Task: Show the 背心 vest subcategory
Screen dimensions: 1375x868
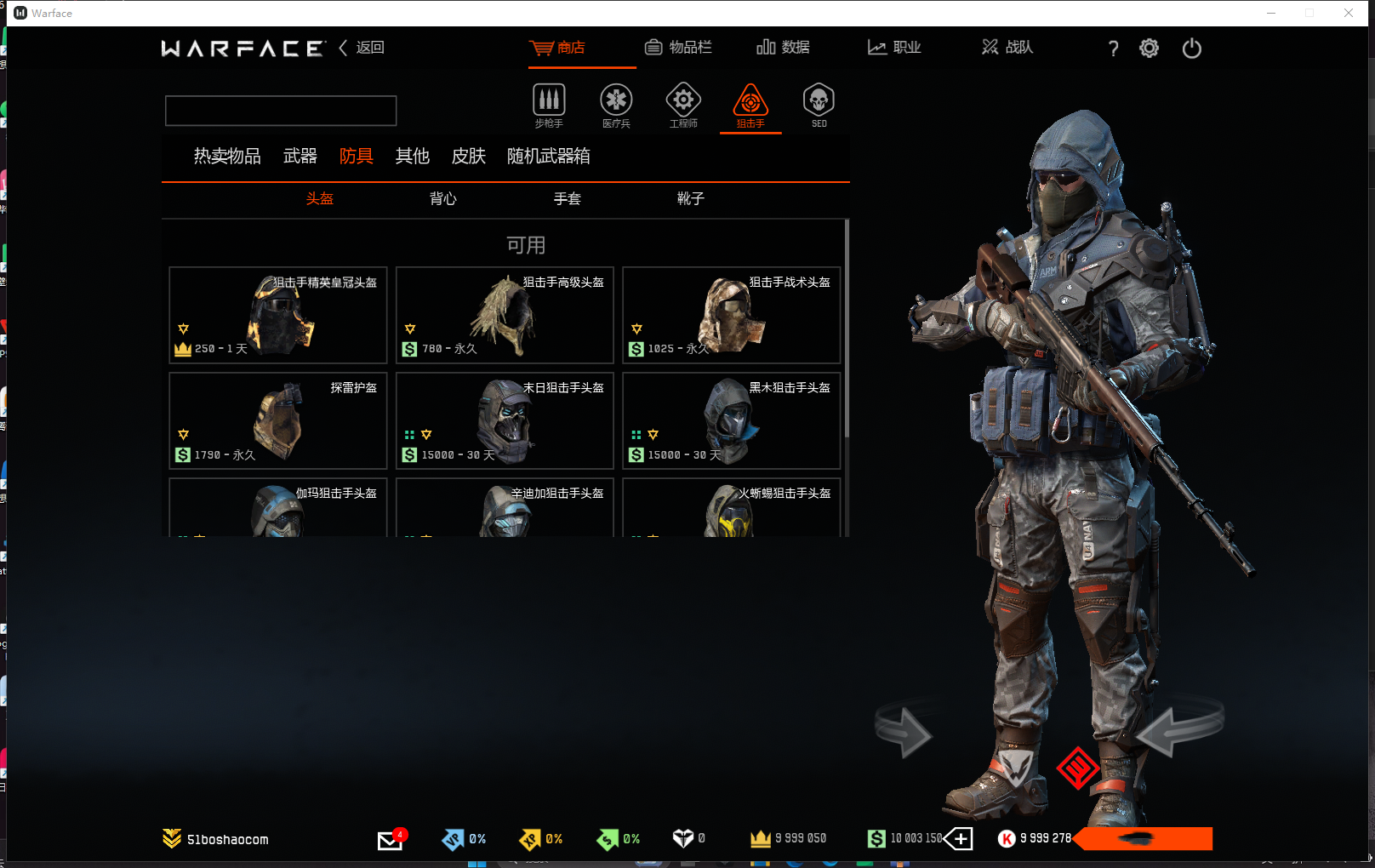Action: [x=443, y=199]
